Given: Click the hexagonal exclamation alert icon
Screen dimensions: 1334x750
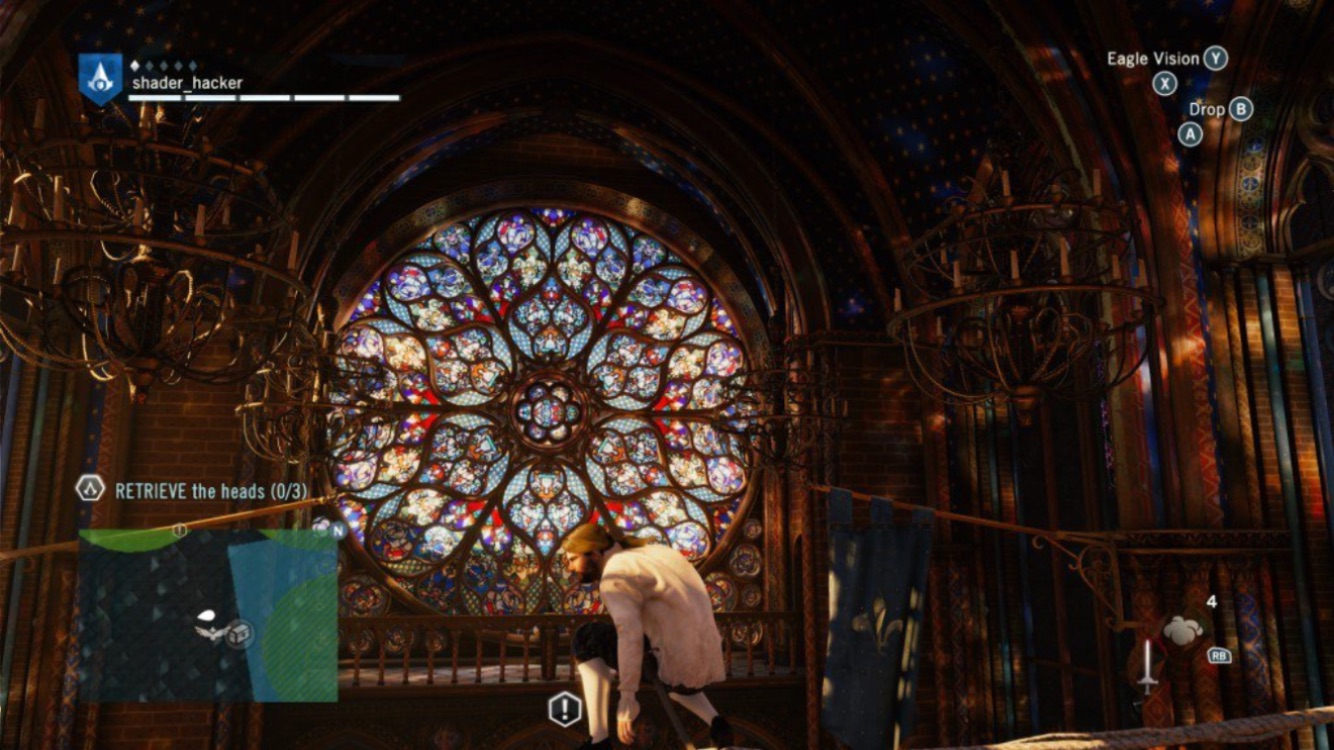Looking at the screenshot, I should (x=565, y=710).
